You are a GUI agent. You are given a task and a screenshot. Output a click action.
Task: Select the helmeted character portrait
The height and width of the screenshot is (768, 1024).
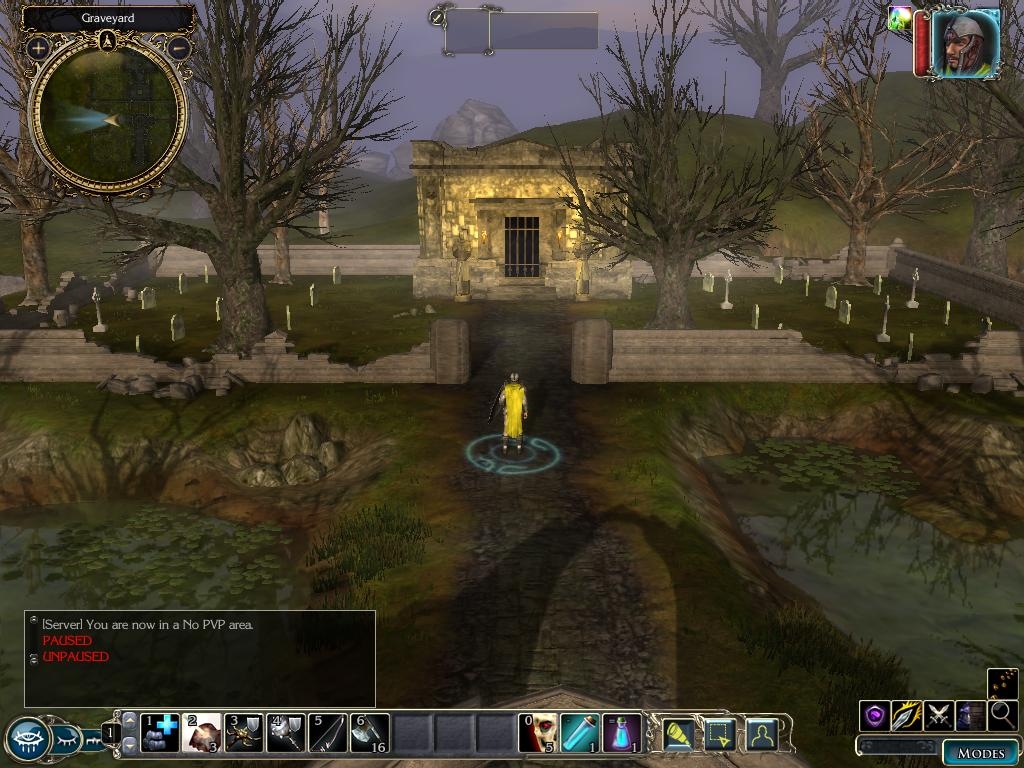click(x=965, y=43)
